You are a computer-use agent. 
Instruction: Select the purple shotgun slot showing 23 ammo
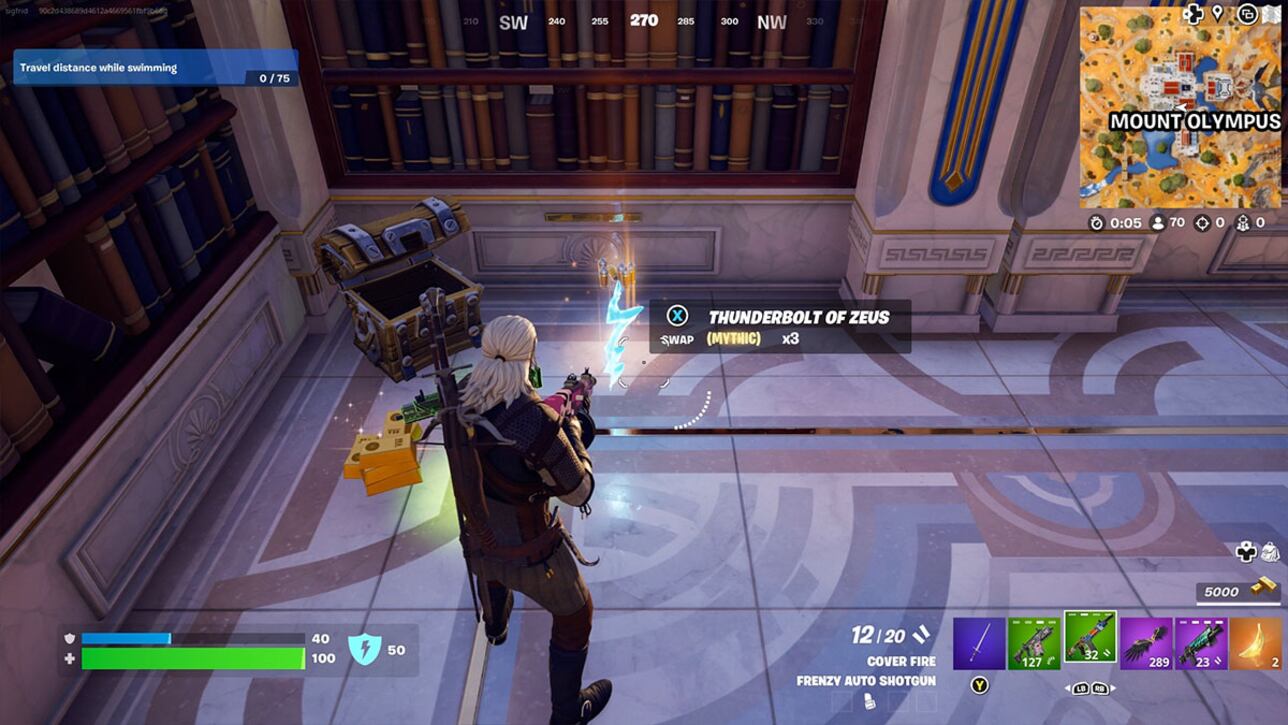coord(1200,642)
